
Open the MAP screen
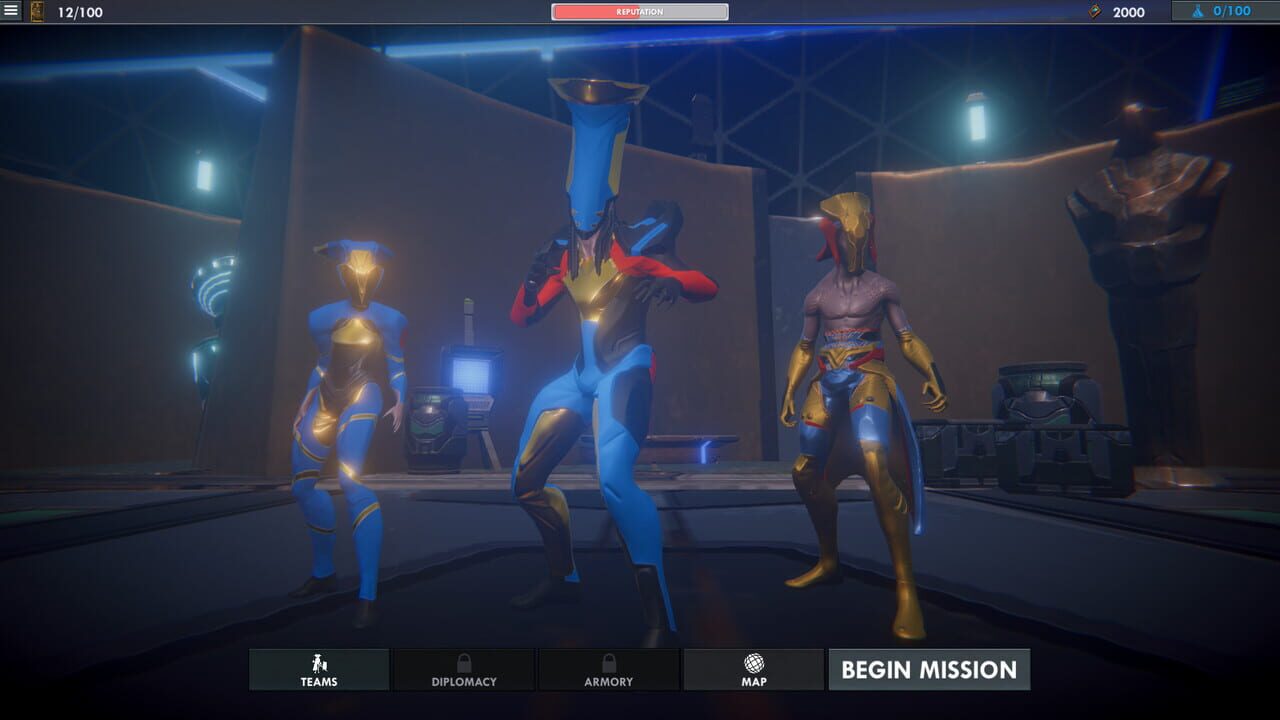pos(753,670)
